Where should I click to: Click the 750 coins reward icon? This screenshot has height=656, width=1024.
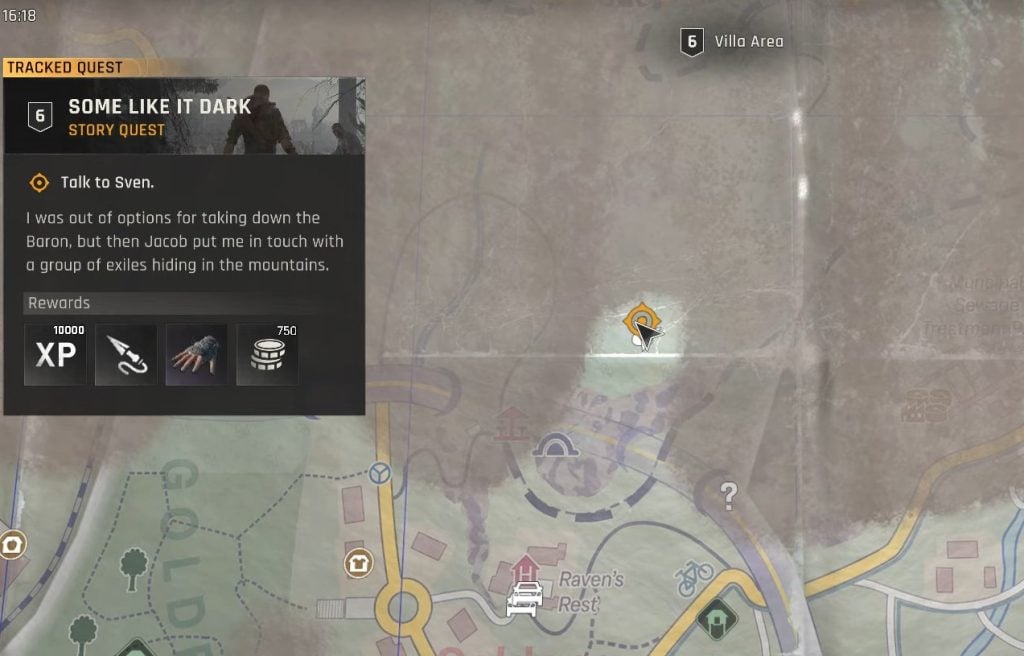click(x=267, y=354)
